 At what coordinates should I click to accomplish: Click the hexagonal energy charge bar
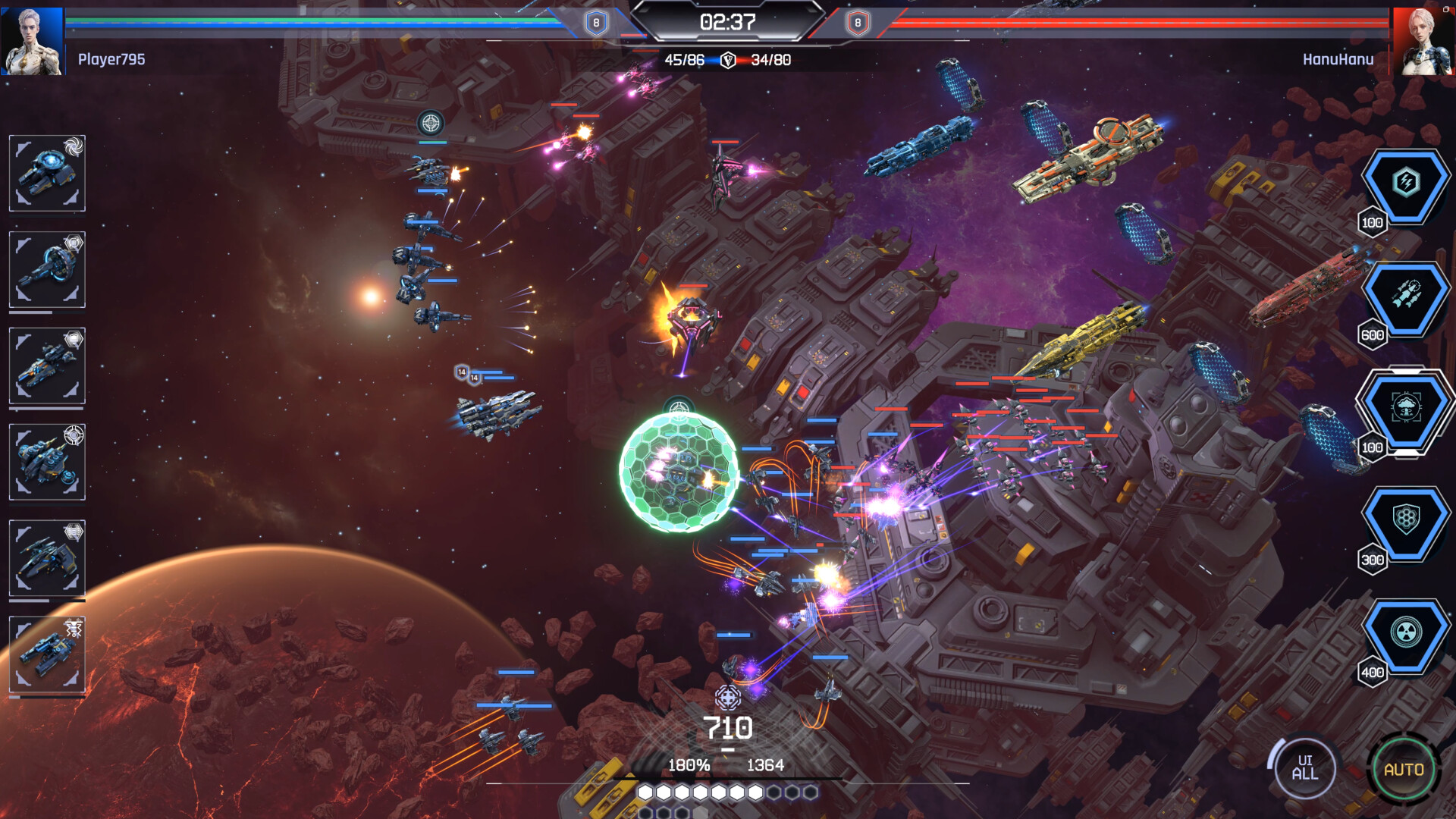pos(728,793)
